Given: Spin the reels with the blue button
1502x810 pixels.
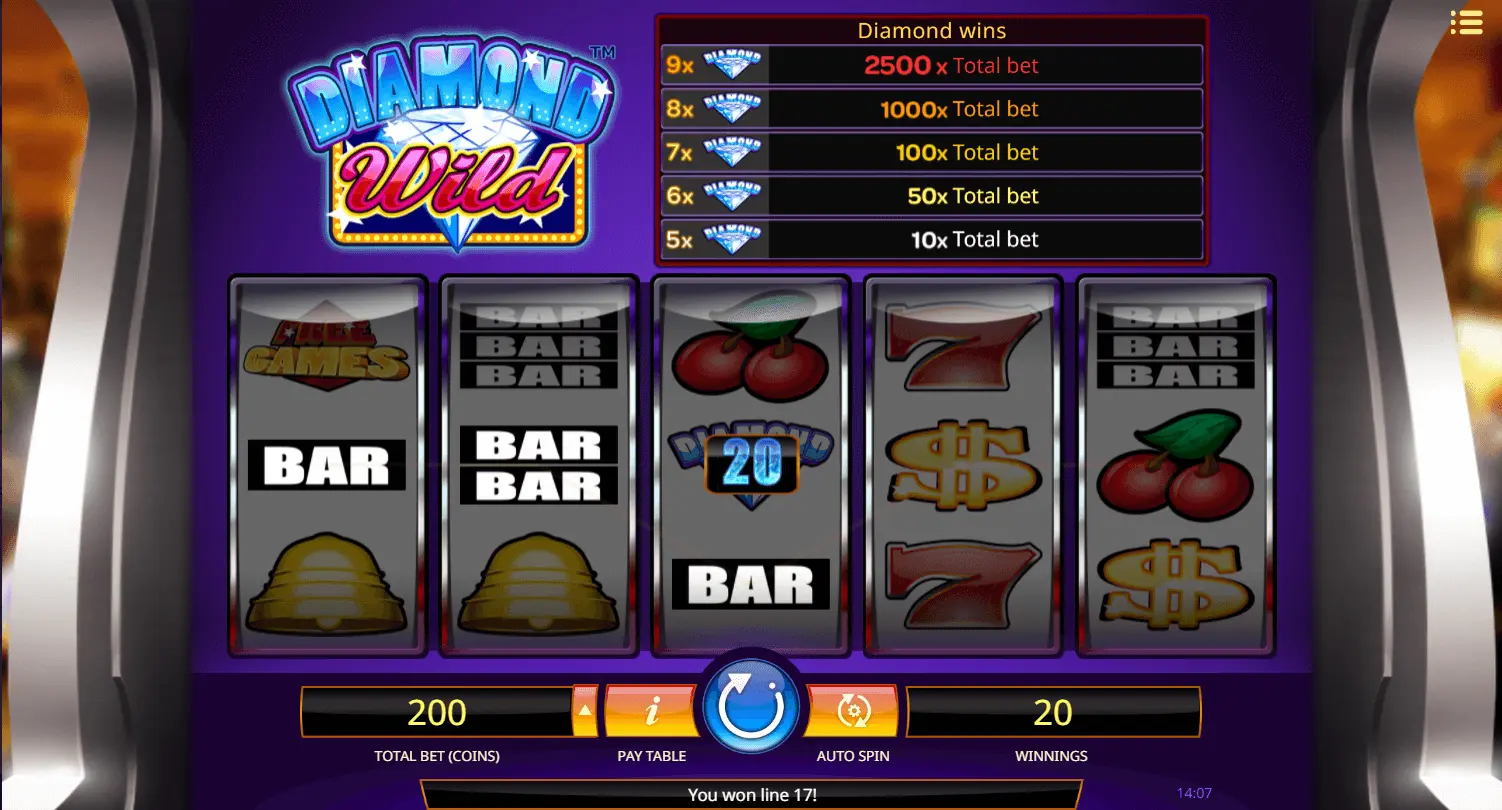Looking at the screenshot, I should 751,707.
